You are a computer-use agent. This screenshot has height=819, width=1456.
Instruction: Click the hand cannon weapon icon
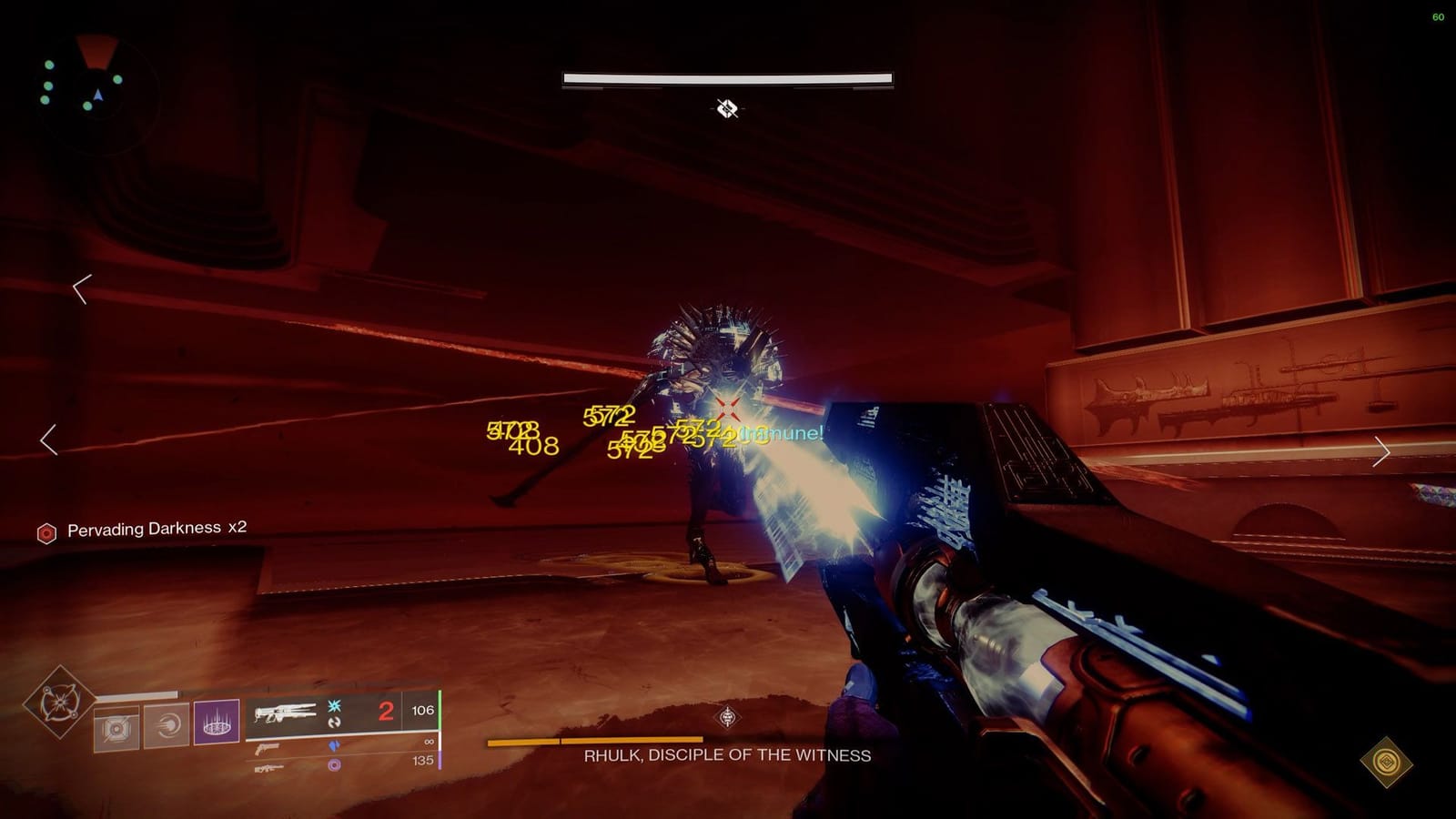point(267,746)
